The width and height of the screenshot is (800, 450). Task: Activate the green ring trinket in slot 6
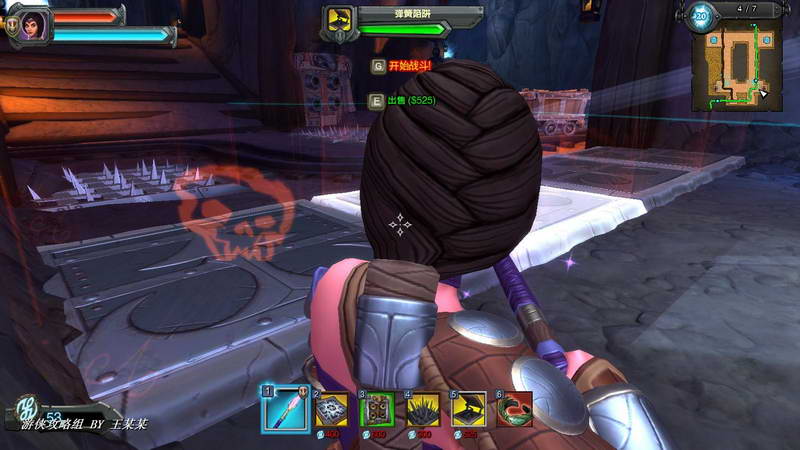[x=515, y=409]
